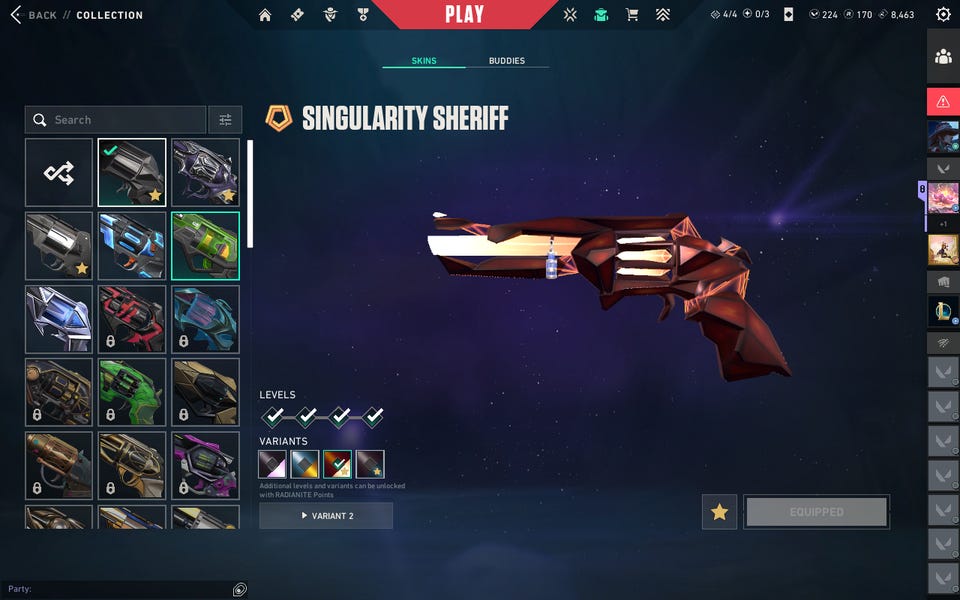Open the home screen icon
The width and height of the screenshot is (960, 600).
265,15
